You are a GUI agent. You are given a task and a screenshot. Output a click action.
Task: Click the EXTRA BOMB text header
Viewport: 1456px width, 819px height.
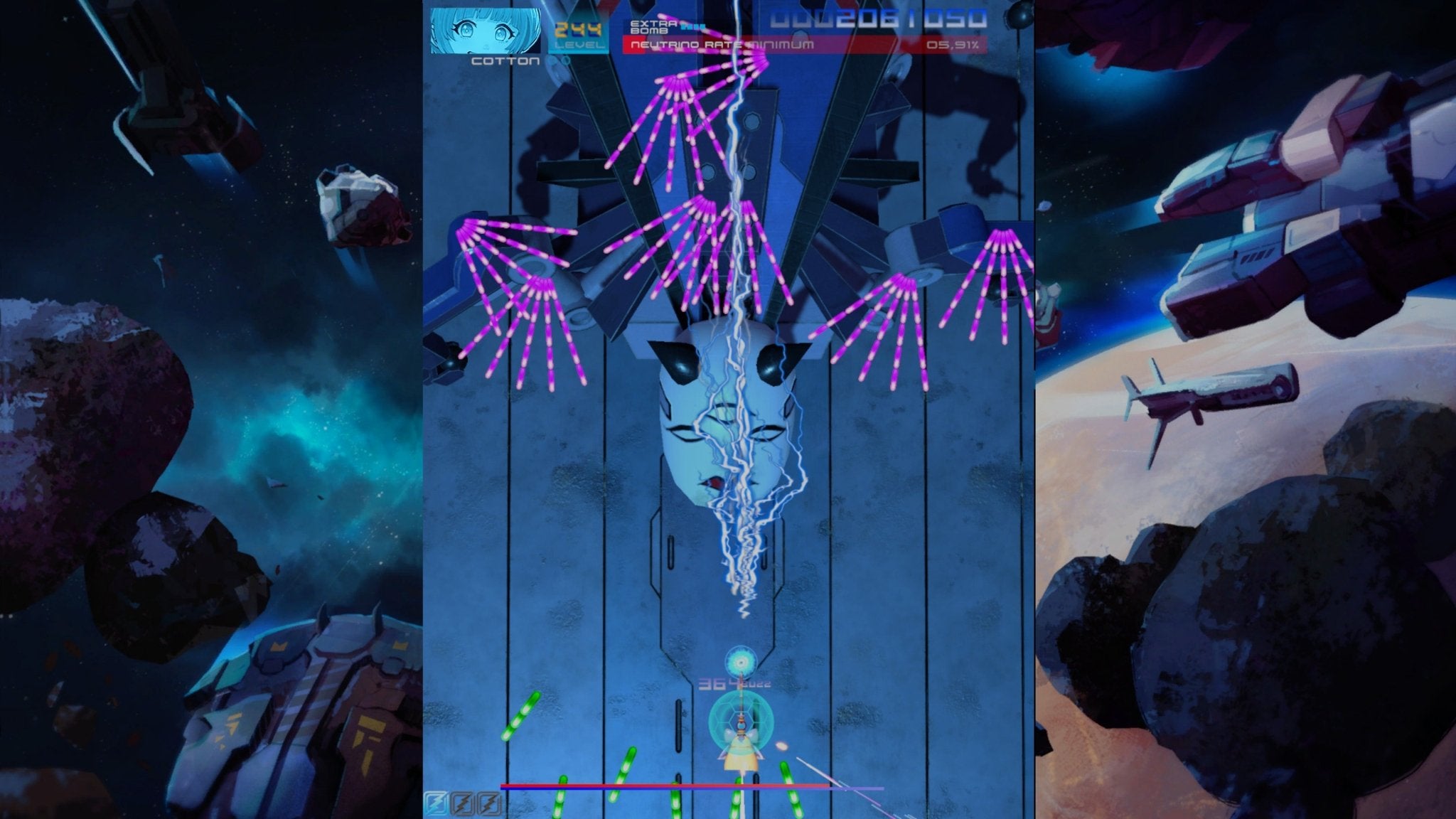tap(651, 26)
